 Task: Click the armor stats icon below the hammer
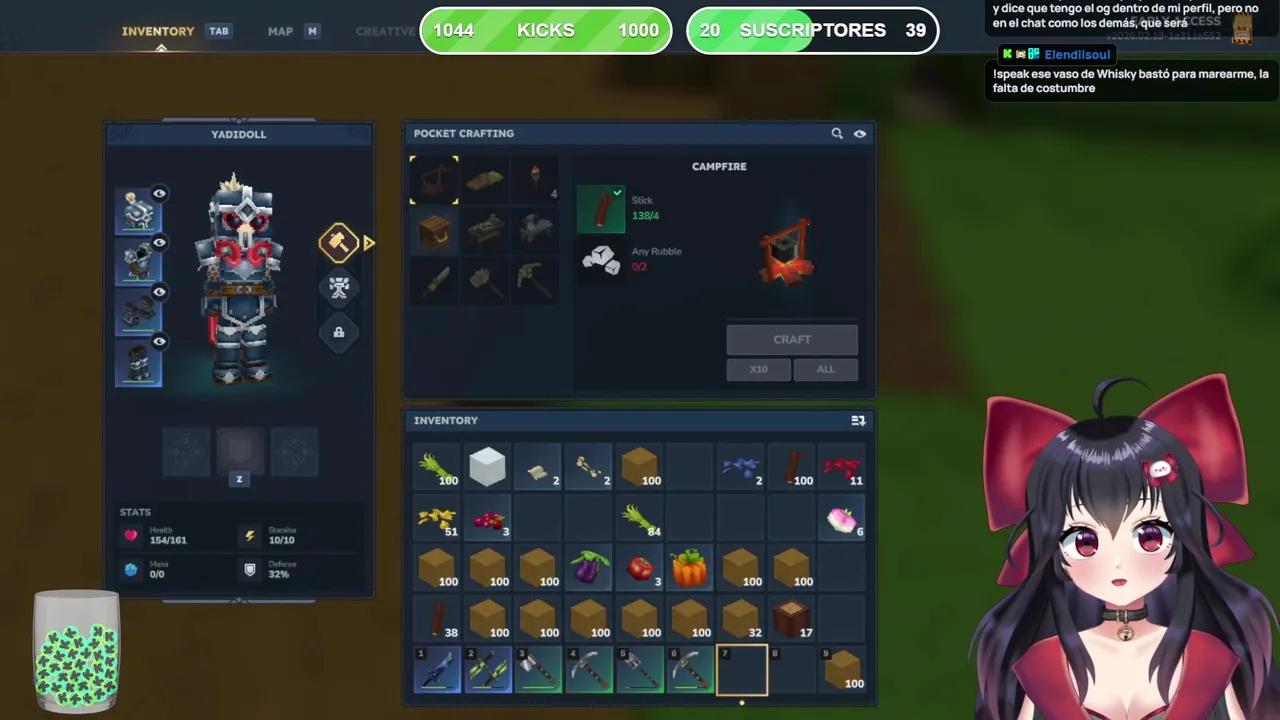coord(338,288)
